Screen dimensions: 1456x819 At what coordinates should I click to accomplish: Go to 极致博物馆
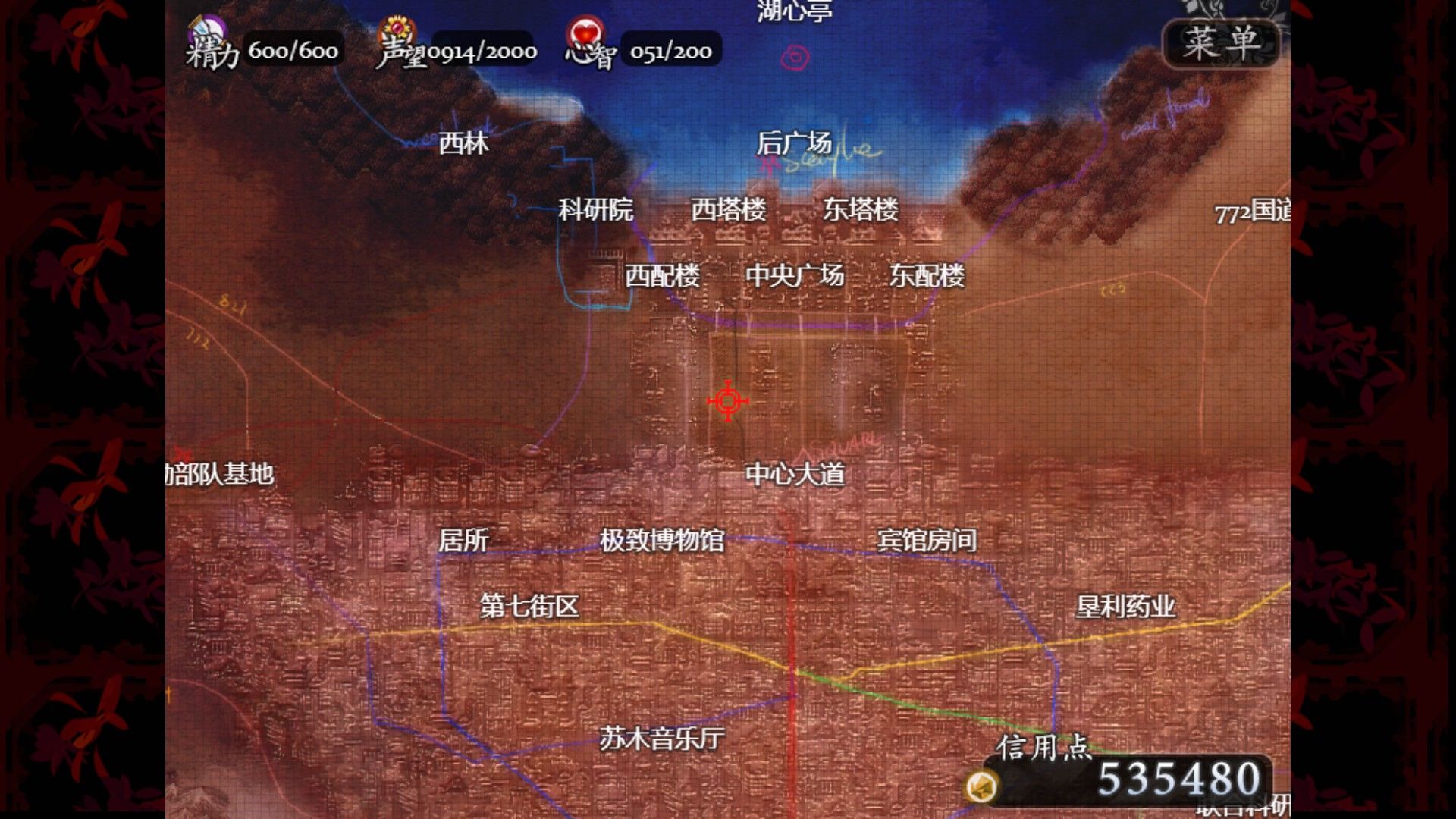[662, 541]
